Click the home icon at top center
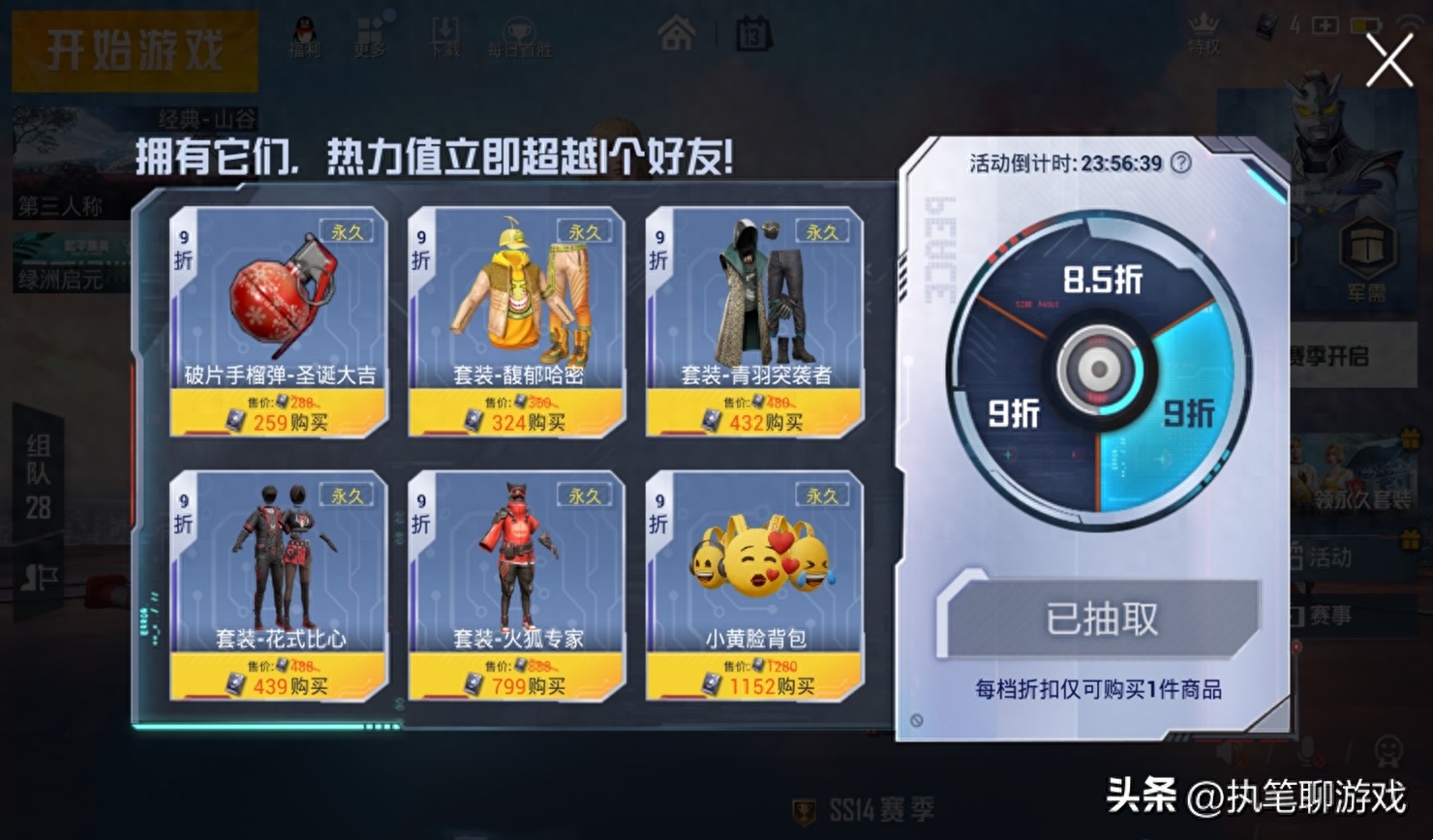This screenshot has width=1433, height=840. click(678, 32)
